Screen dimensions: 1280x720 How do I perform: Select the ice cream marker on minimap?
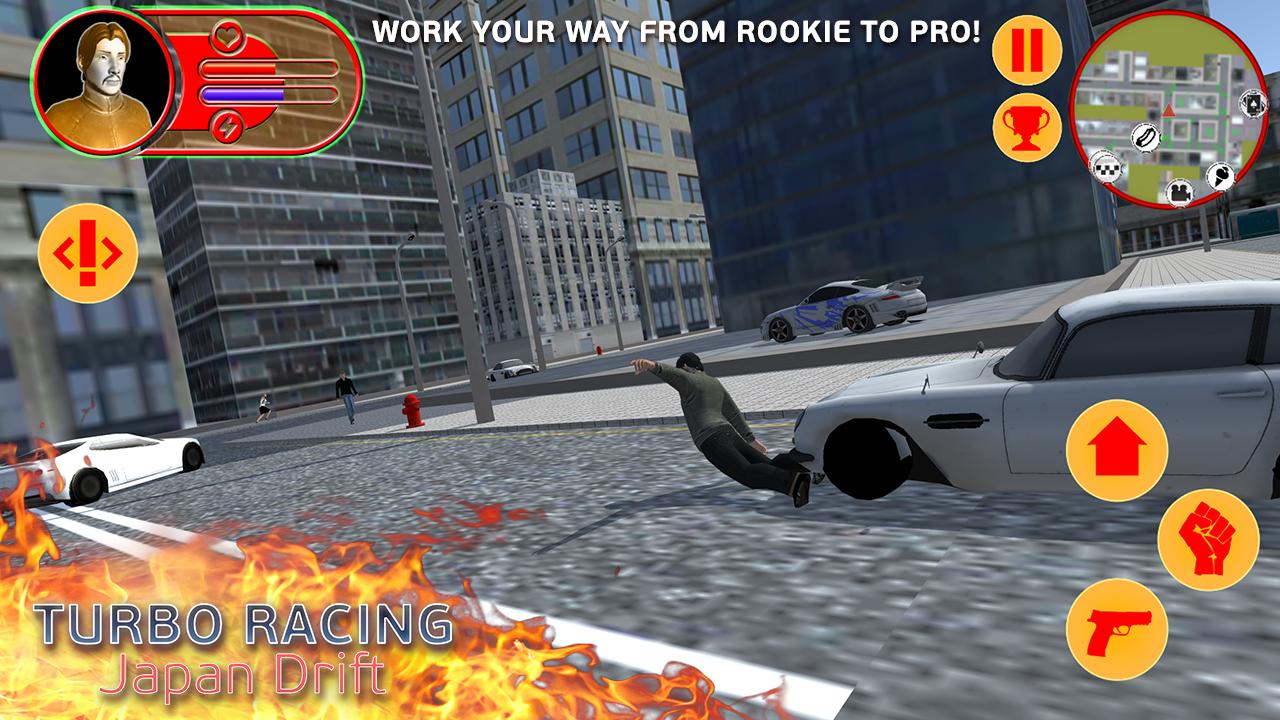[x=1221, y=176]
